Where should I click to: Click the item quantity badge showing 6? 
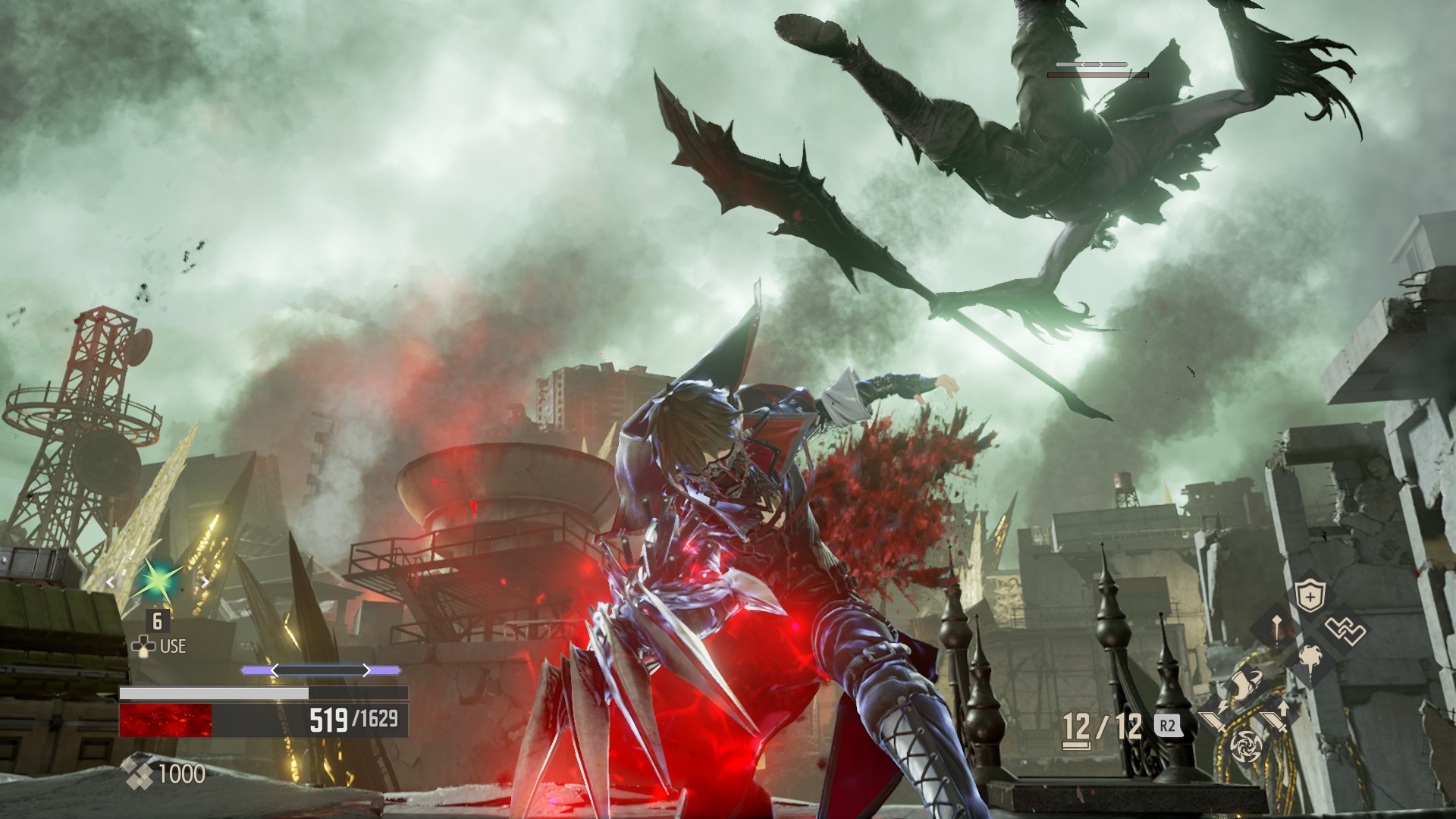157,622
